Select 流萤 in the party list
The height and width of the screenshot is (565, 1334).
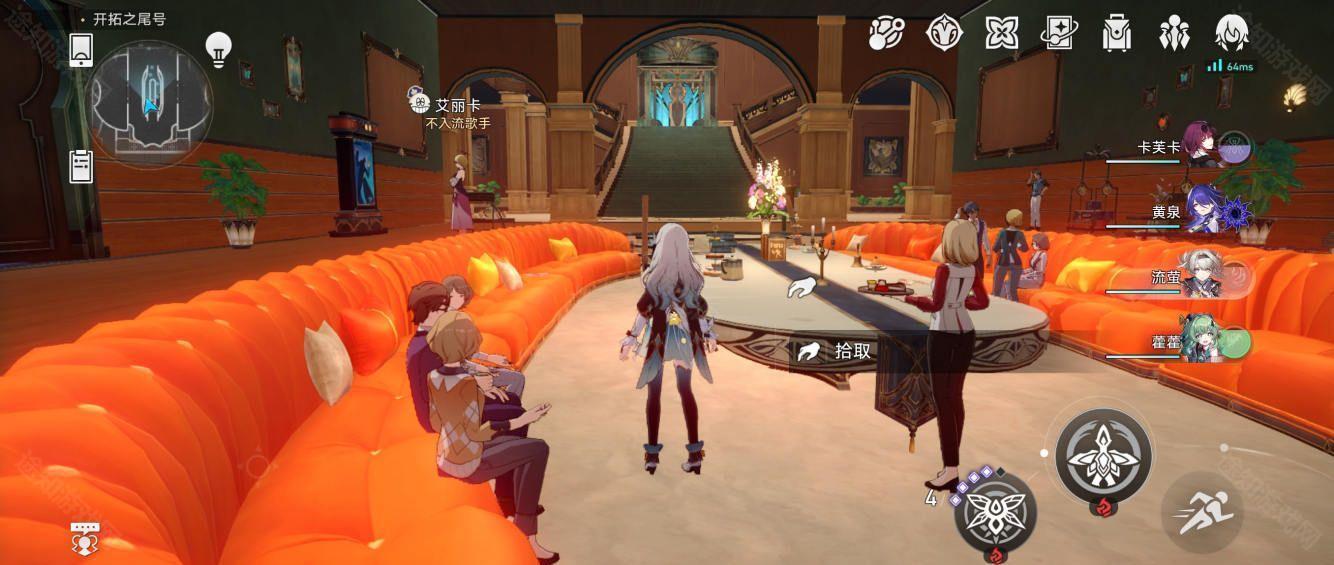[1200, 277]
